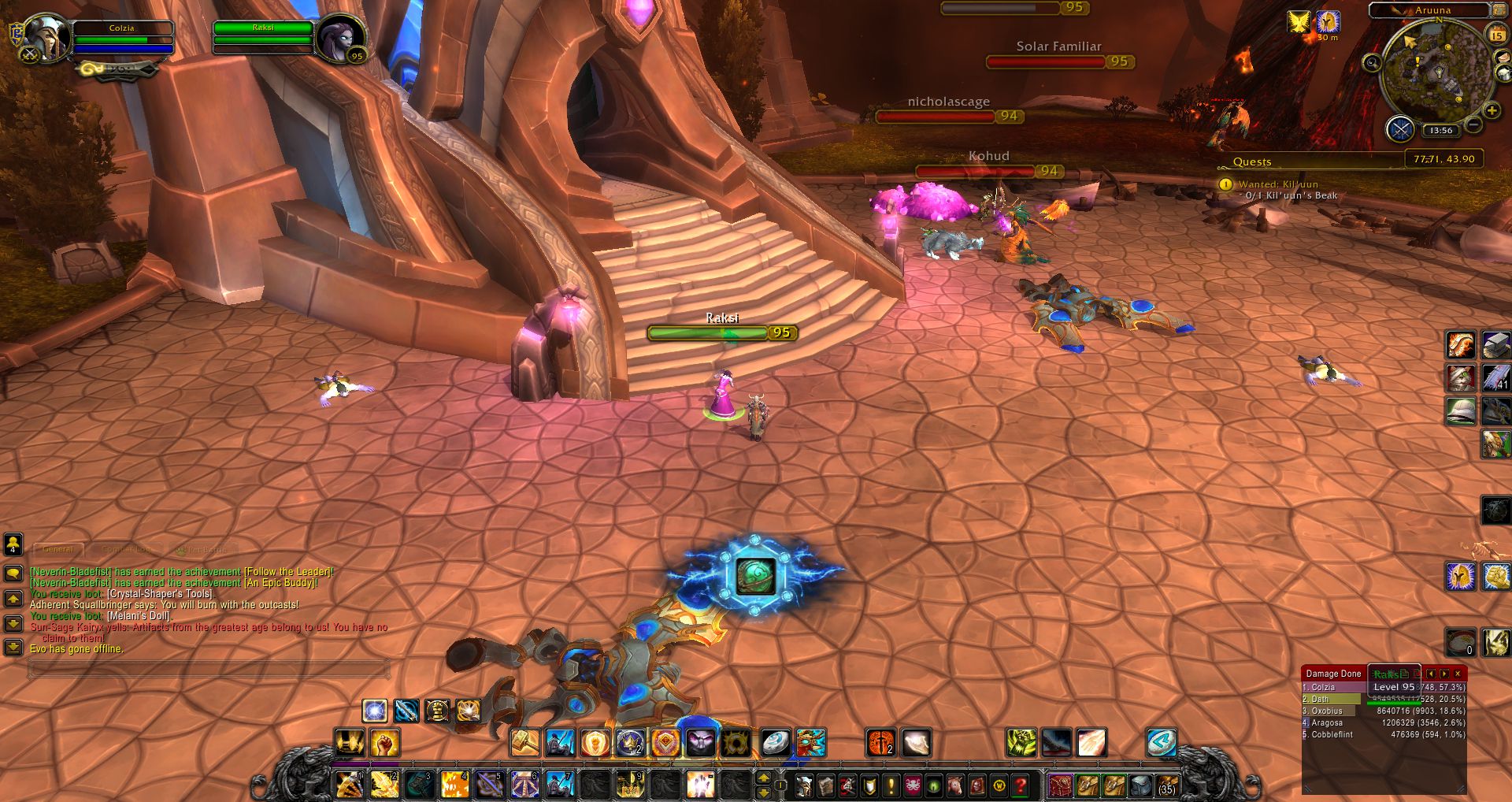Use the action bar slot numbered 1
Screen dimensions: 1512x802
[349, 785]
